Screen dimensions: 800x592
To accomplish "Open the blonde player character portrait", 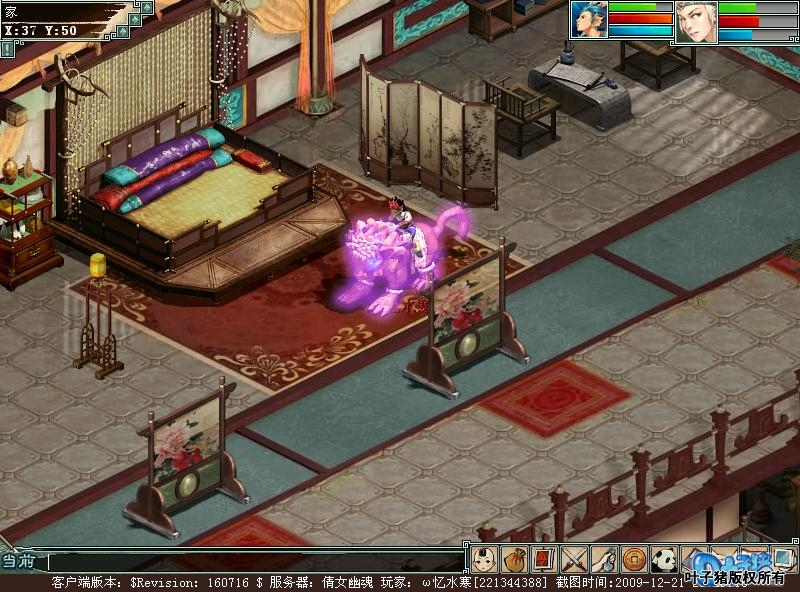I will click(x=696, y=21).
